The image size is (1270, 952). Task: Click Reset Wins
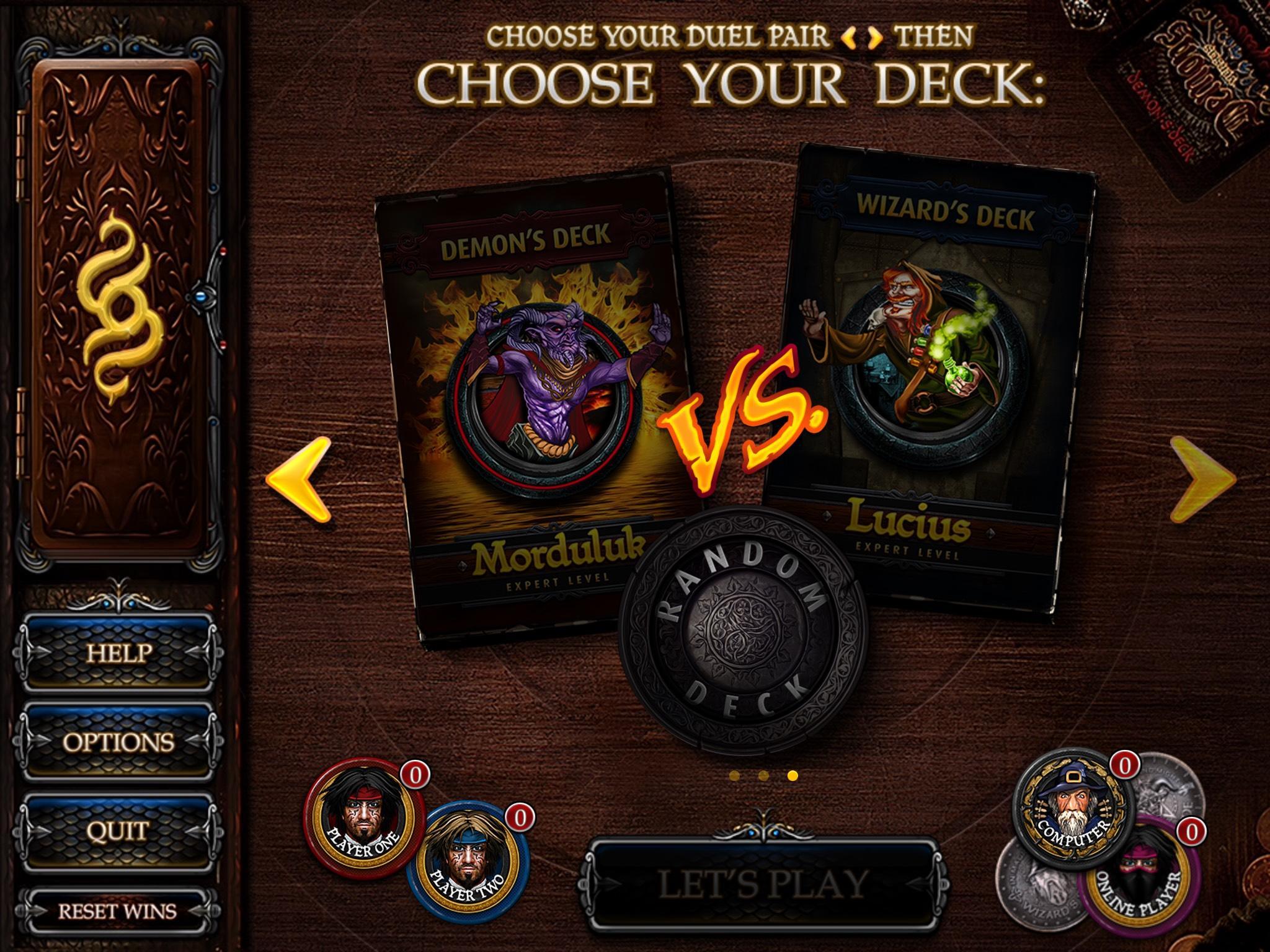(x=118, y=910)
